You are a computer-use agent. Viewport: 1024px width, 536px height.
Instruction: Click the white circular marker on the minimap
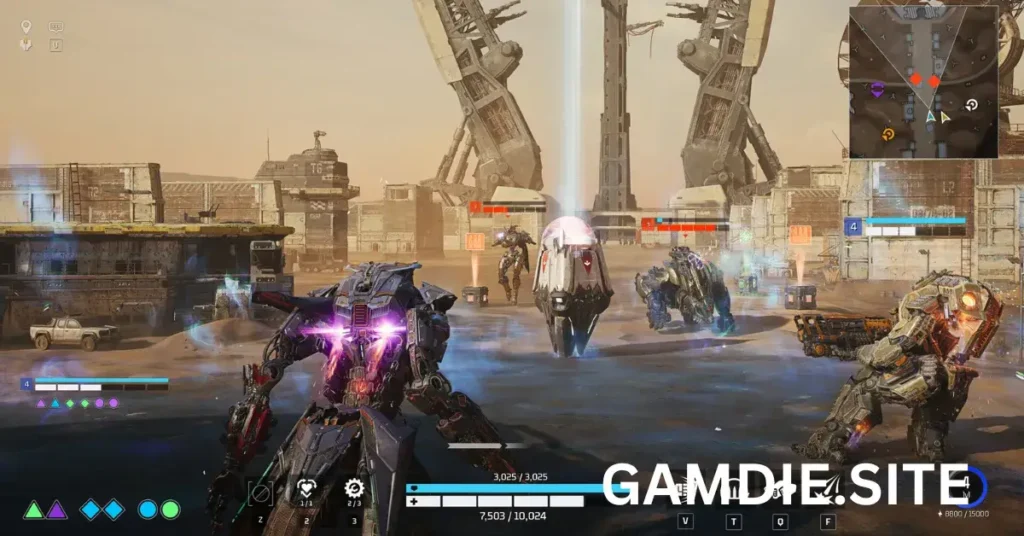coord(971,104)
